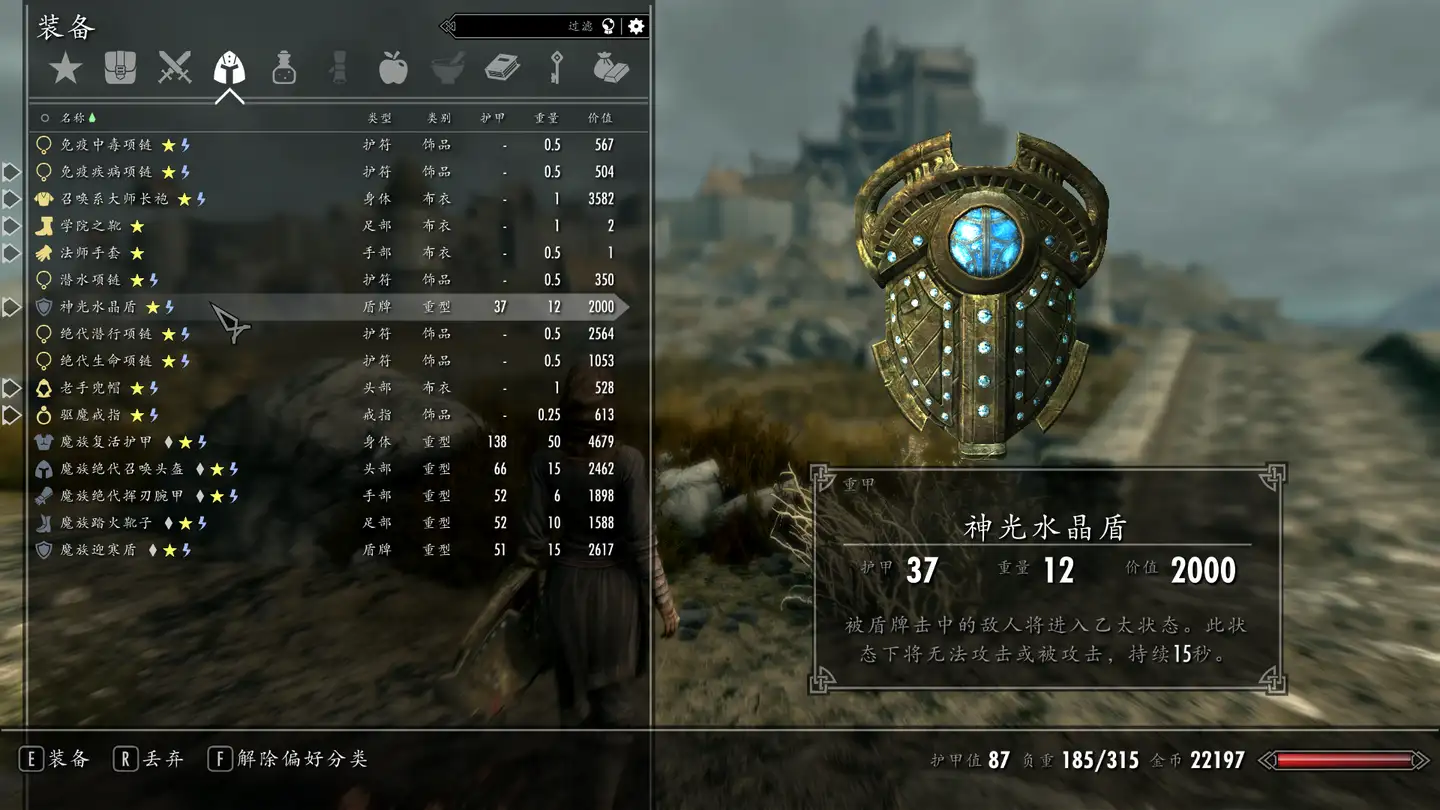Select 魔族绝代召唤头盔 helmet row
Screen dimensions: 1440x810
(x=122, y=469)
